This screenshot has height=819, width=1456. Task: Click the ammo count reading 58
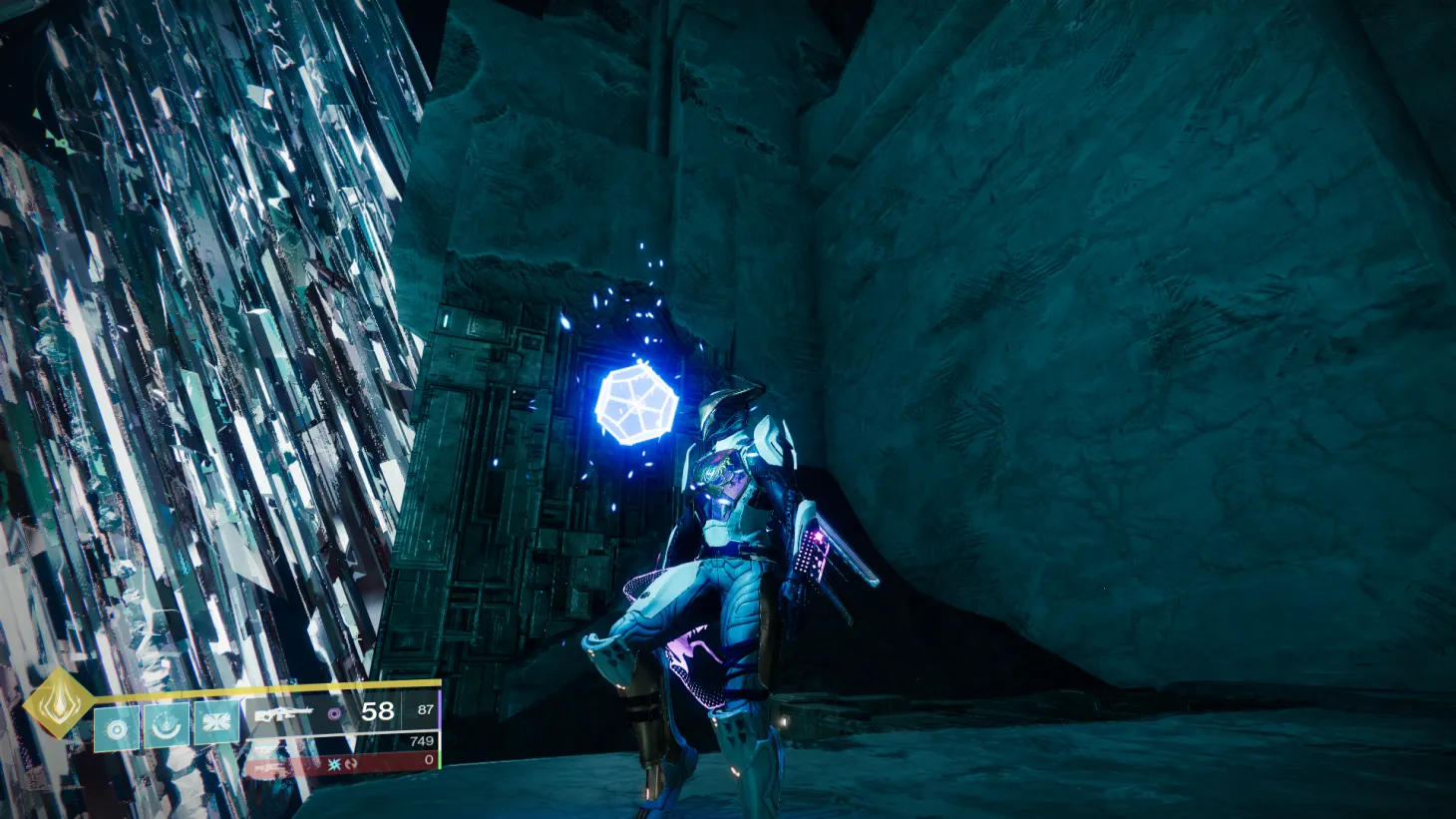[376, 711]
